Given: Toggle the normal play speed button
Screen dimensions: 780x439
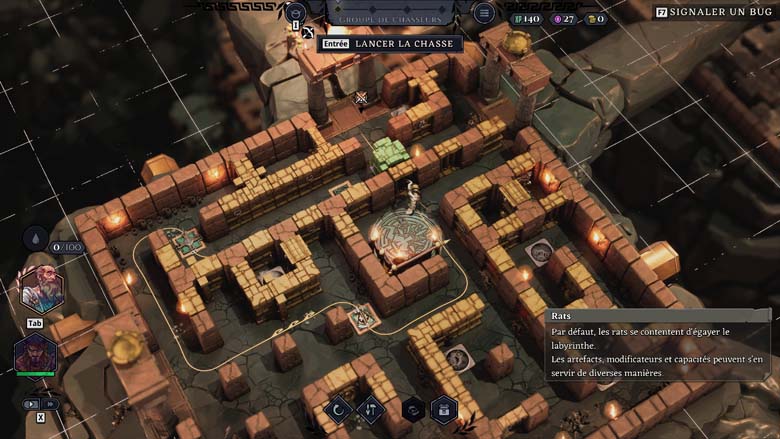Looking at the screenshot, I should pos(30,404).
